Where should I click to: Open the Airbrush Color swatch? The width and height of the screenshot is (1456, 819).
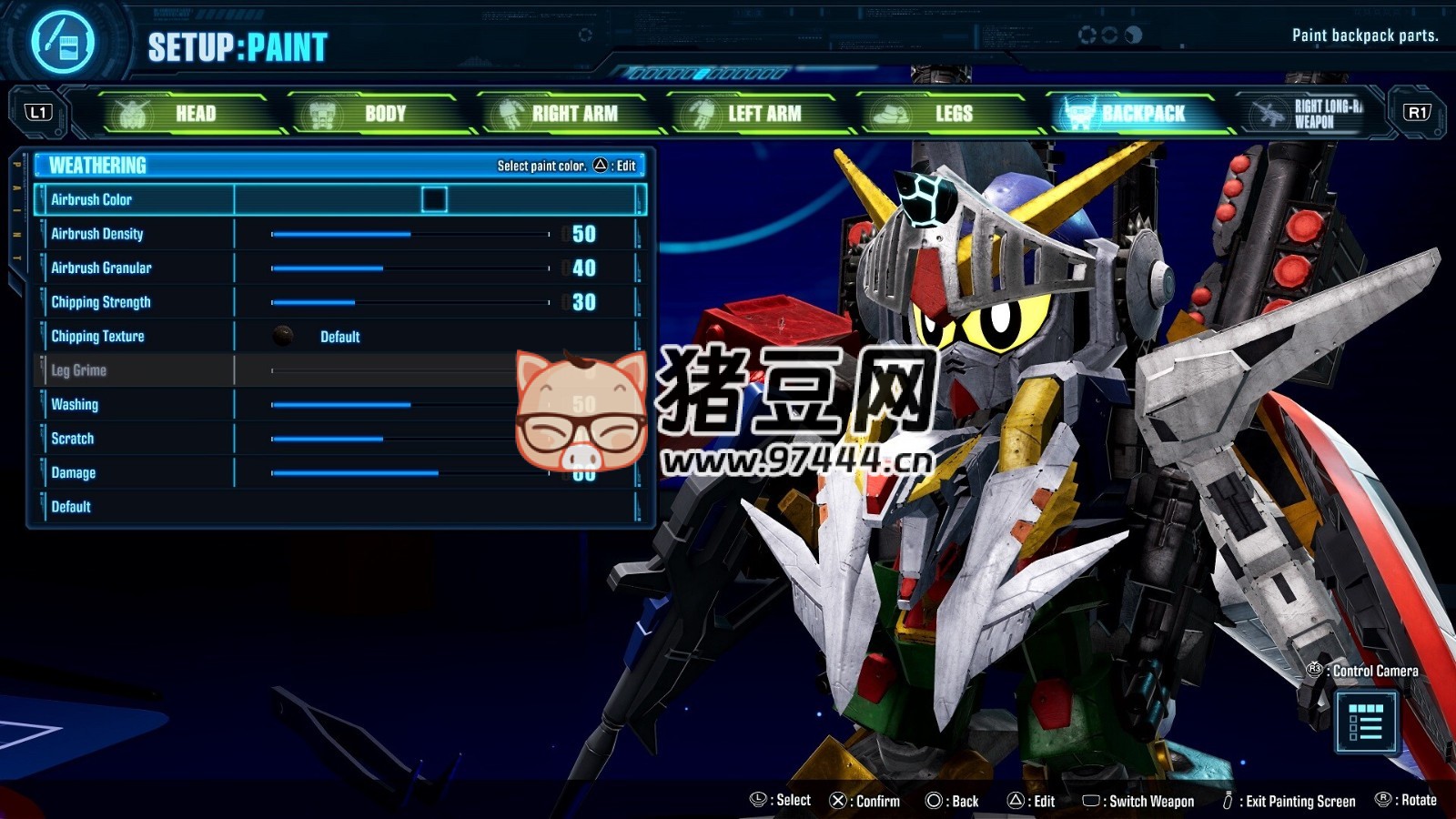click(437, 199)
